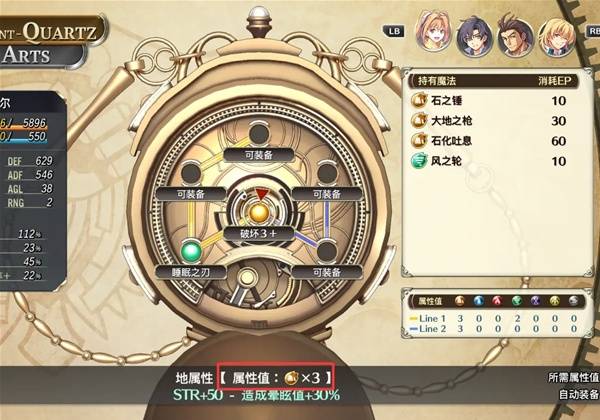The height and width of the screenshot is (420, 600).
Task: Choose the dark-haired boy portrait
Action: coord(473,37)
